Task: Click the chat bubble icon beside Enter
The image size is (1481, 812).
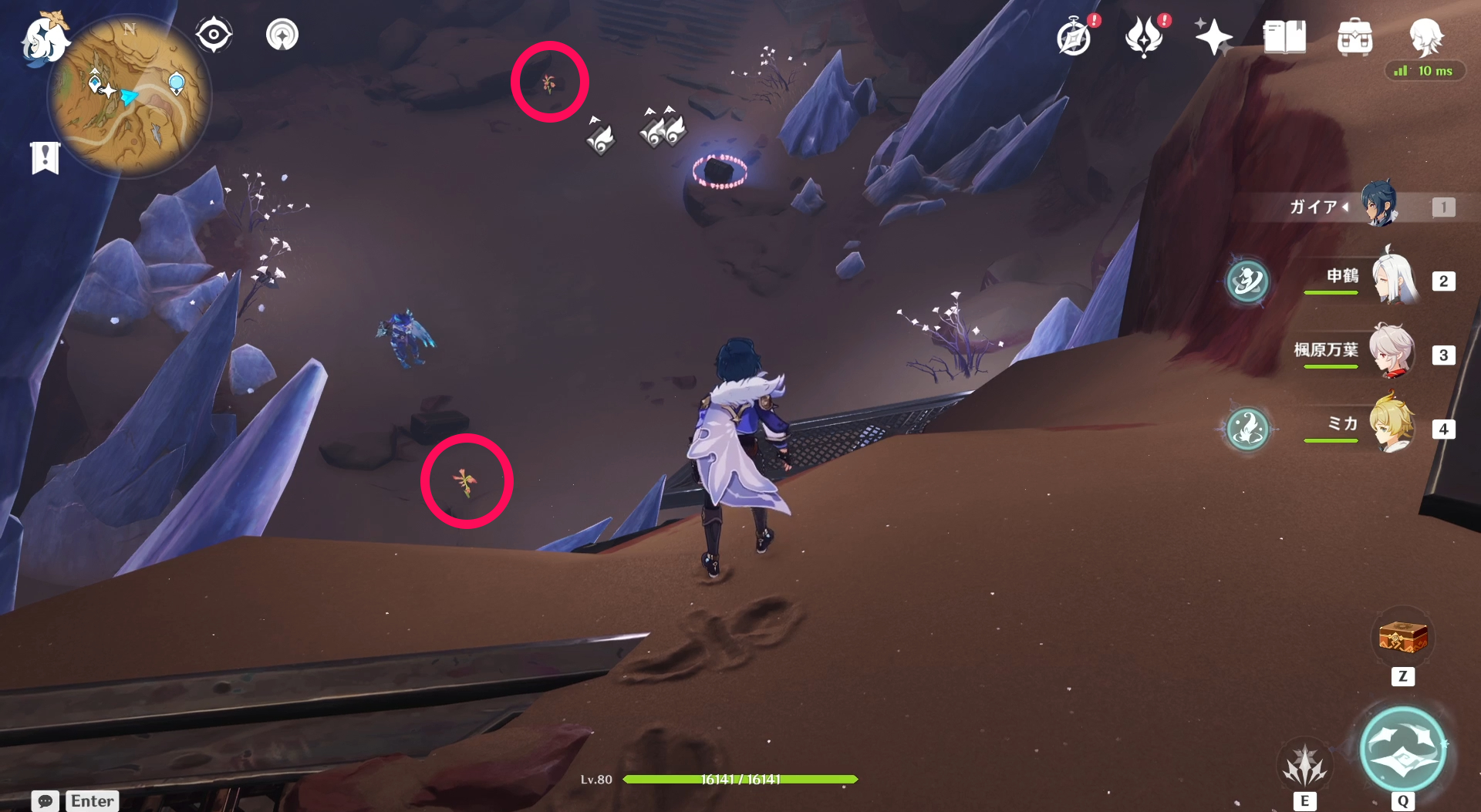Action: point(44,801)
